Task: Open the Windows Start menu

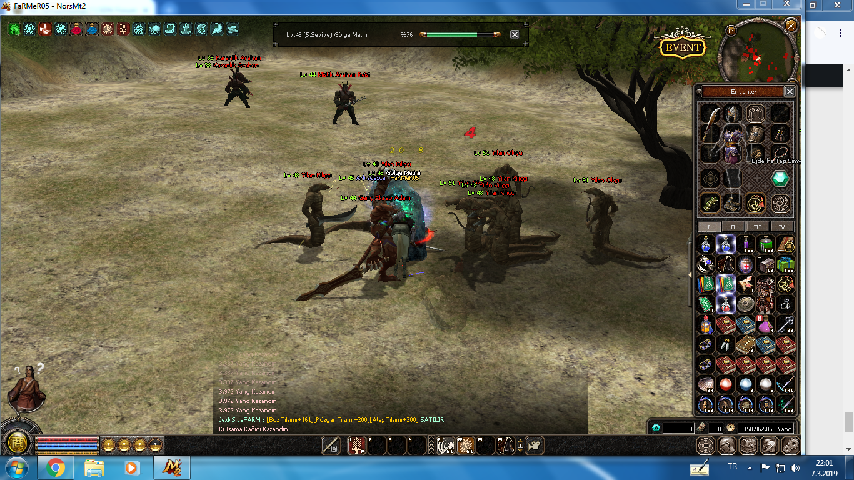Action: click(17, 468)
